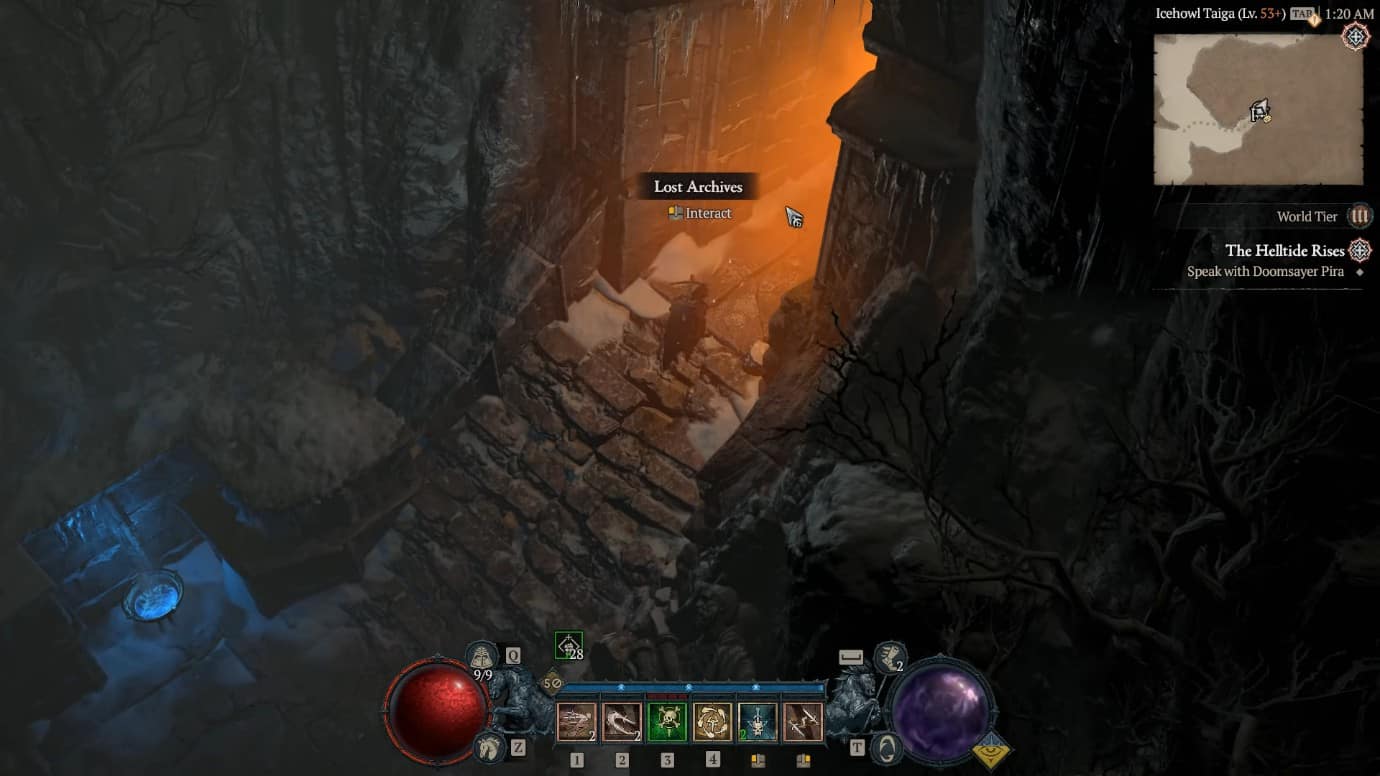Activate the skill bound to key 1

[x=576, y=722]
